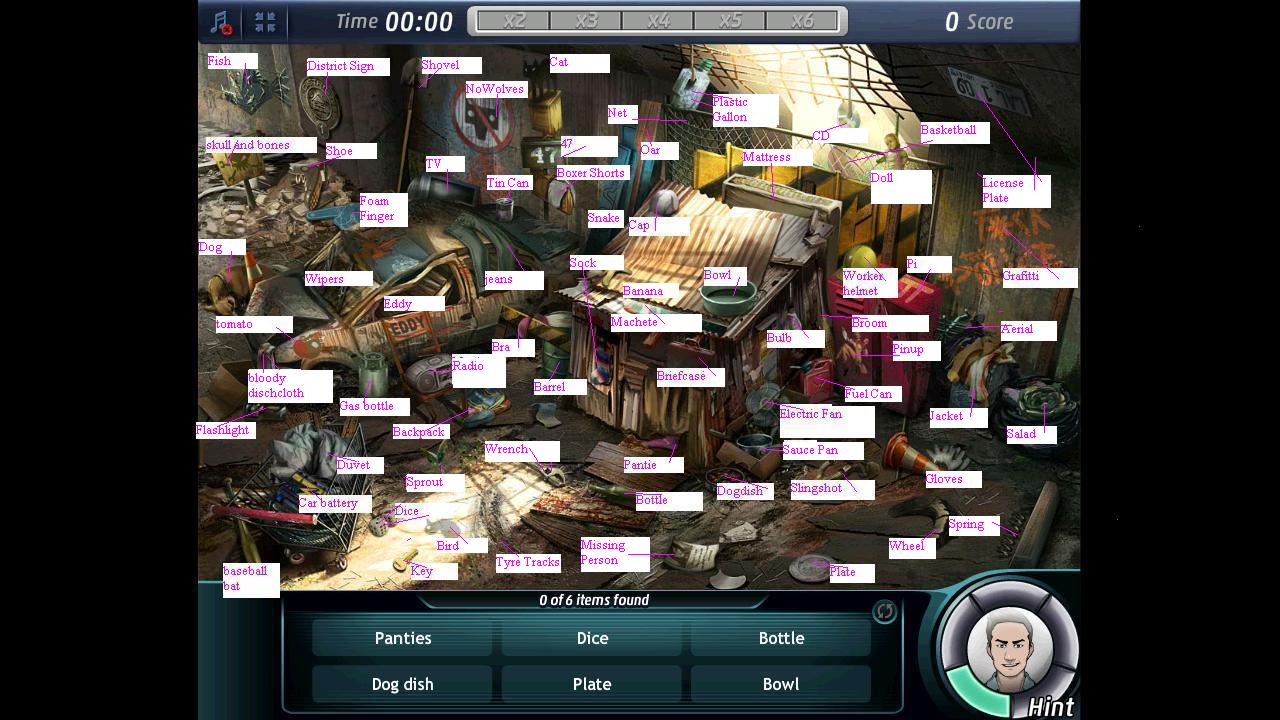Image resolution: width=1280 pixels, height=720 pixels.
Task: Click the x2 score multiplier slot
Action: (513, 20)
